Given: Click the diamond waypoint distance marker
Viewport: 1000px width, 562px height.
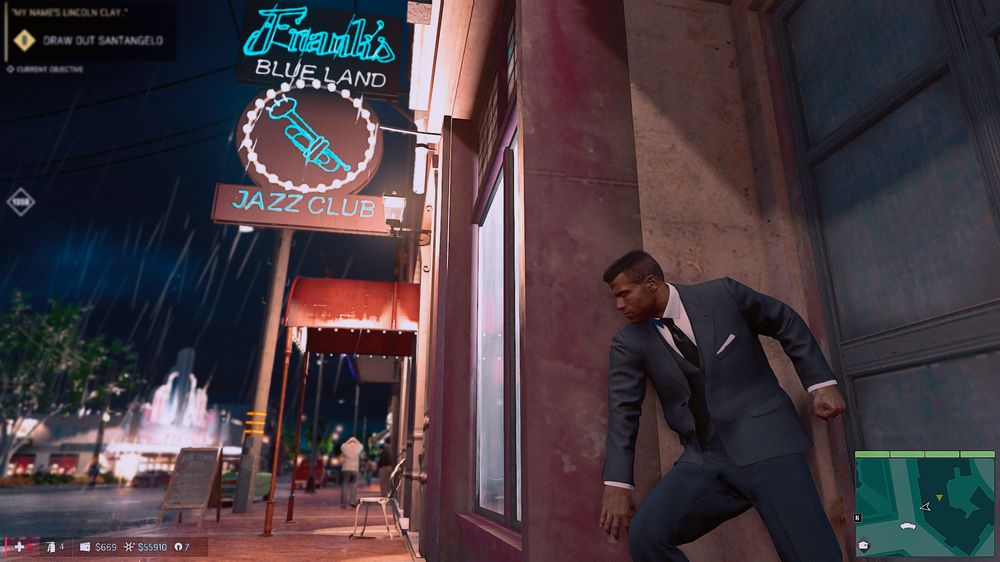Looking at the screenshot, I should click(20, 202).
